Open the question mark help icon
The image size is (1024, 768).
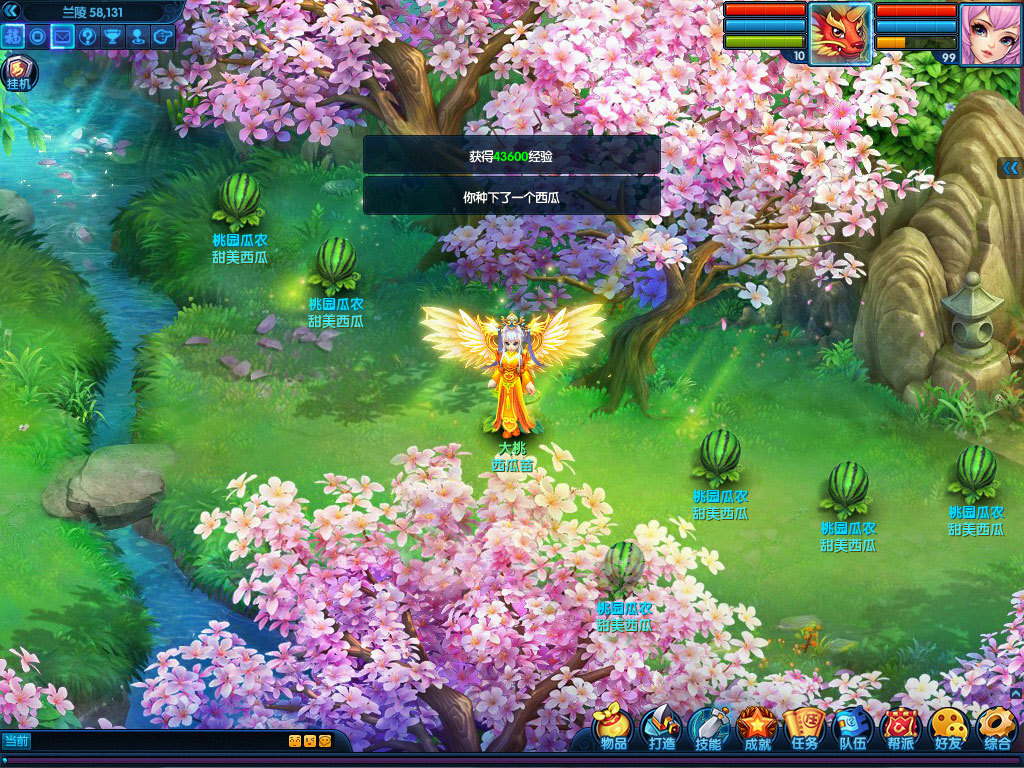click(88, 37)
